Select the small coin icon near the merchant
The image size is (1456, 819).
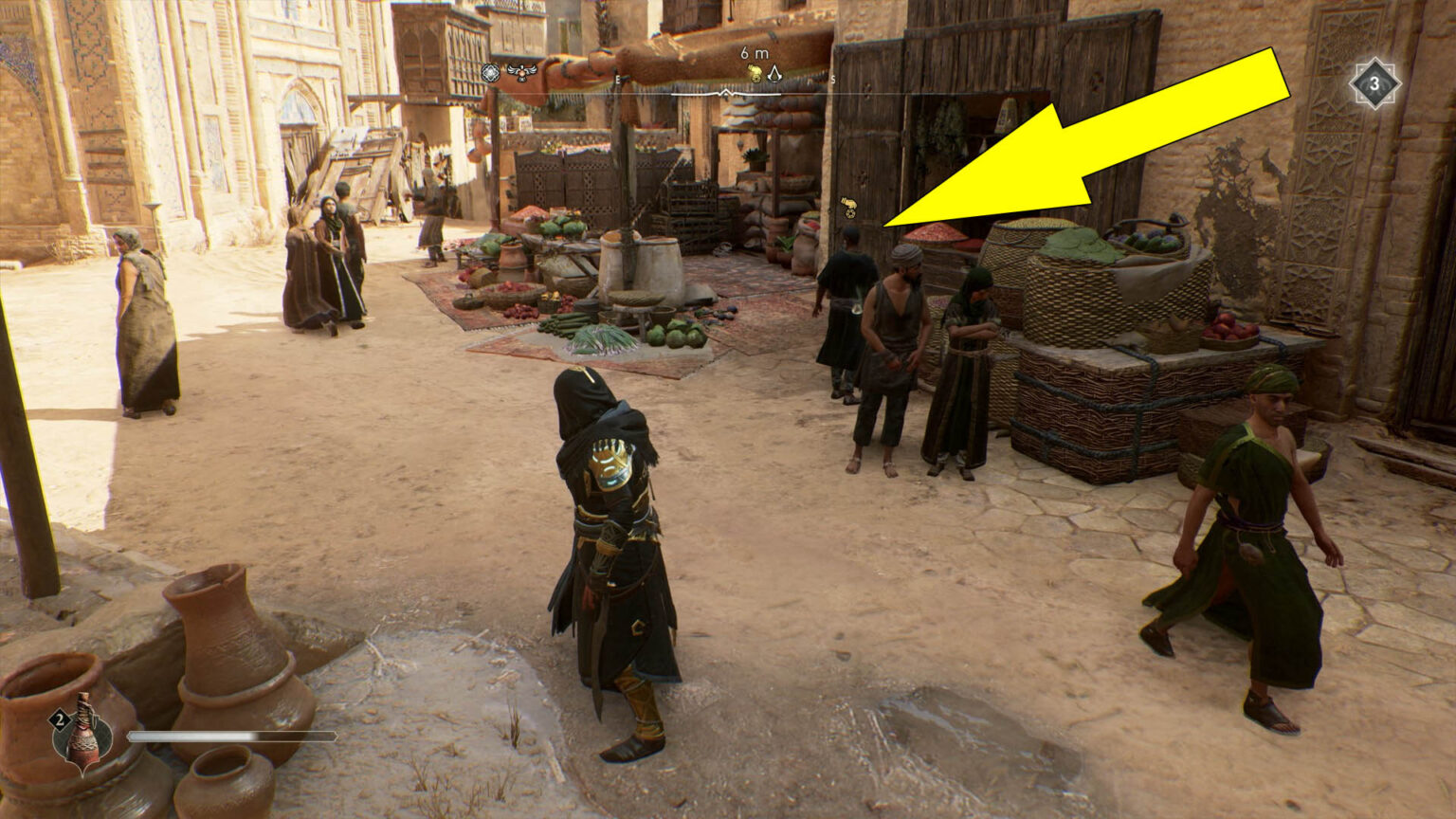pyautogui.click(x=850, y=213)
